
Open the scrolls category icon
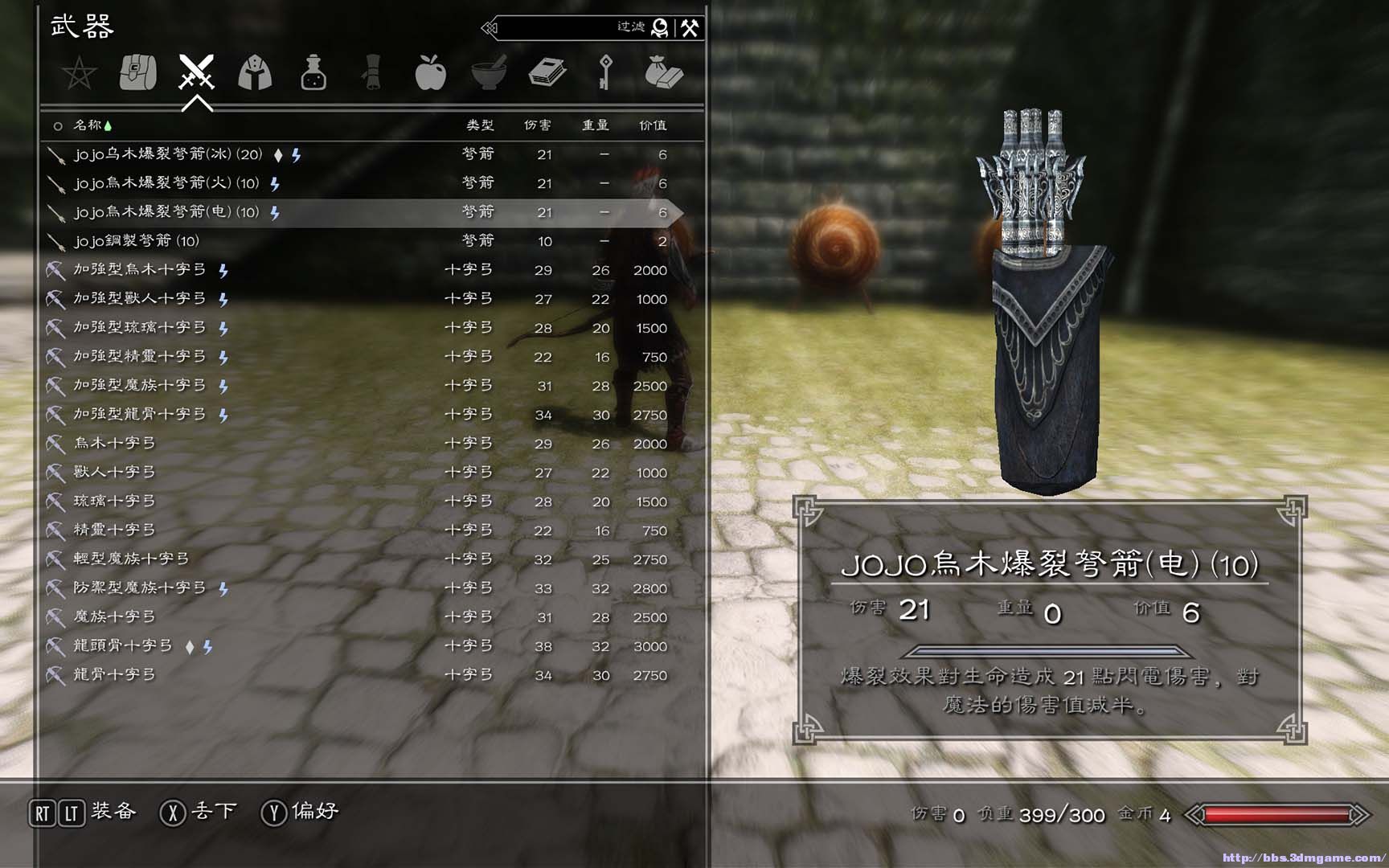pos(371,72)
